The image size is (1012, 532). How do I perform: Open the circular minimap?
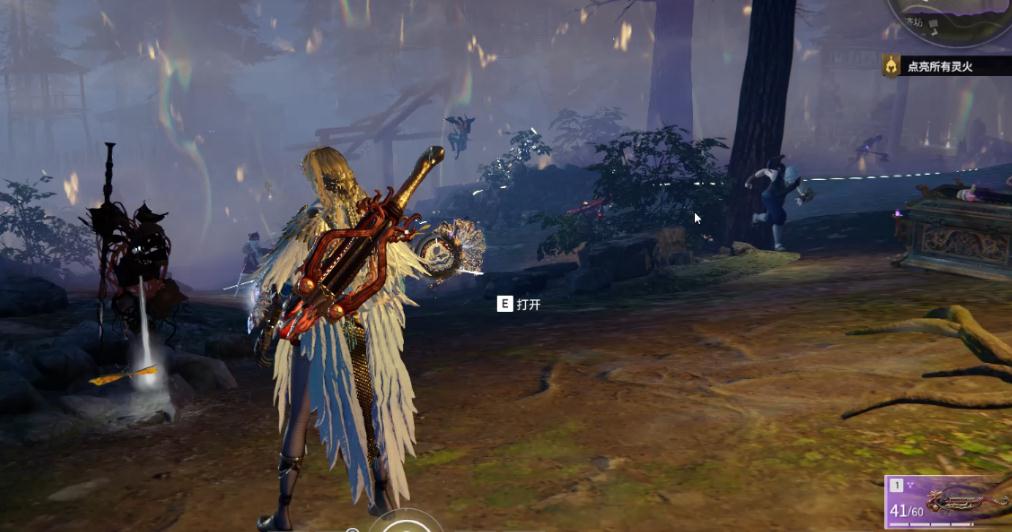(x=950, y=20)
